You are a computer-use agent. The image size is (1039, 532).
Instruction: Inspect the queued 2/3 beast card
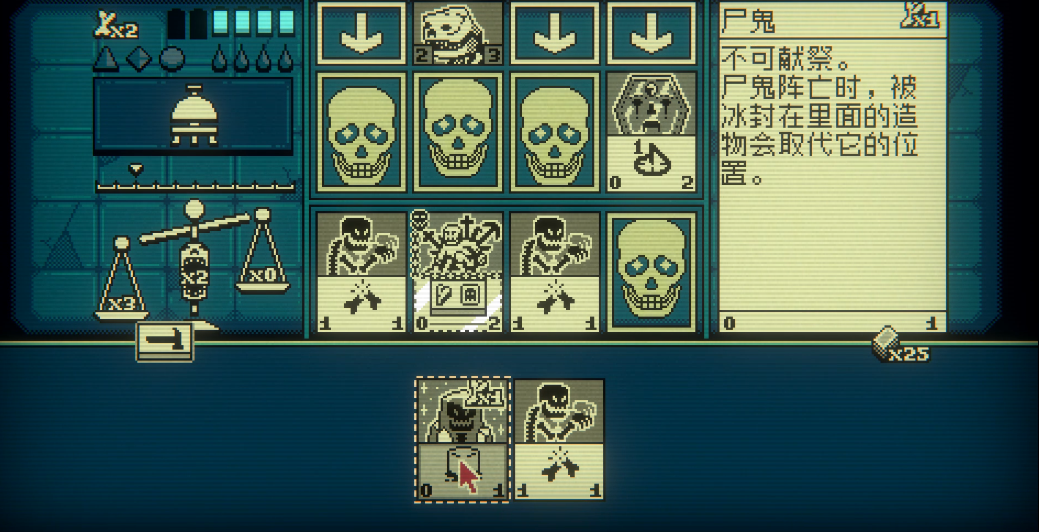click(459, 33)
